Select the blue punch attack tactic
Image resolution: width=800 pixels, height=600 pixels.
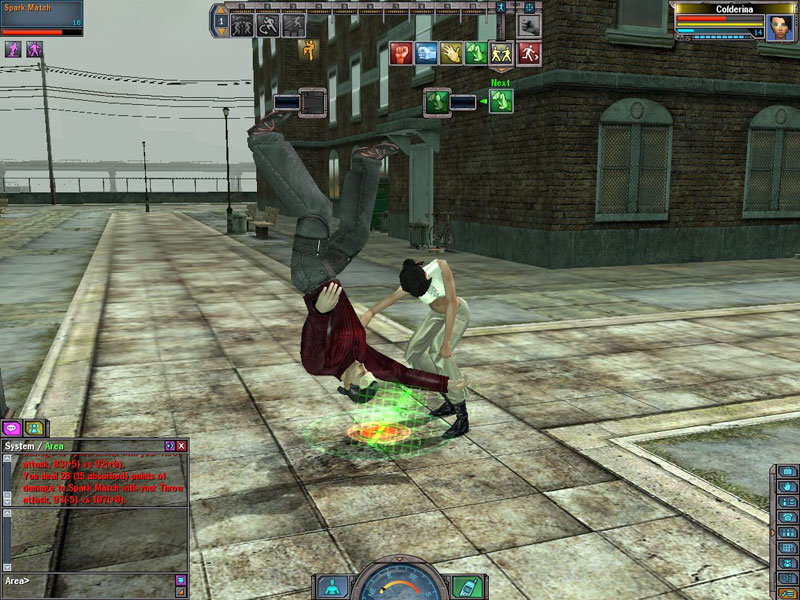click(427, 53)
